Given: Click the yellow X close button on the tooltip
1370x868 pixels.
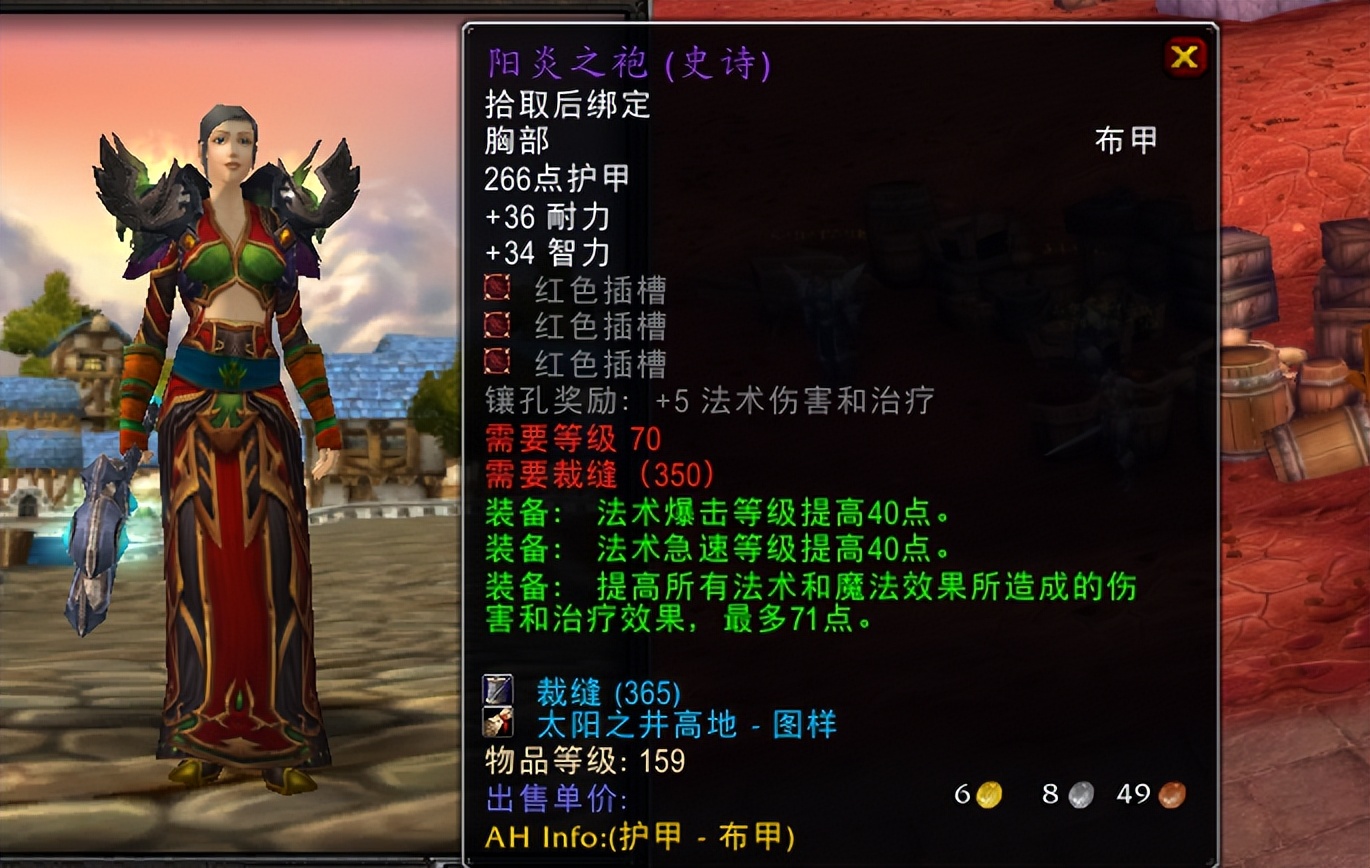Looking at the screenshot, I should (x=1184, y=57).
